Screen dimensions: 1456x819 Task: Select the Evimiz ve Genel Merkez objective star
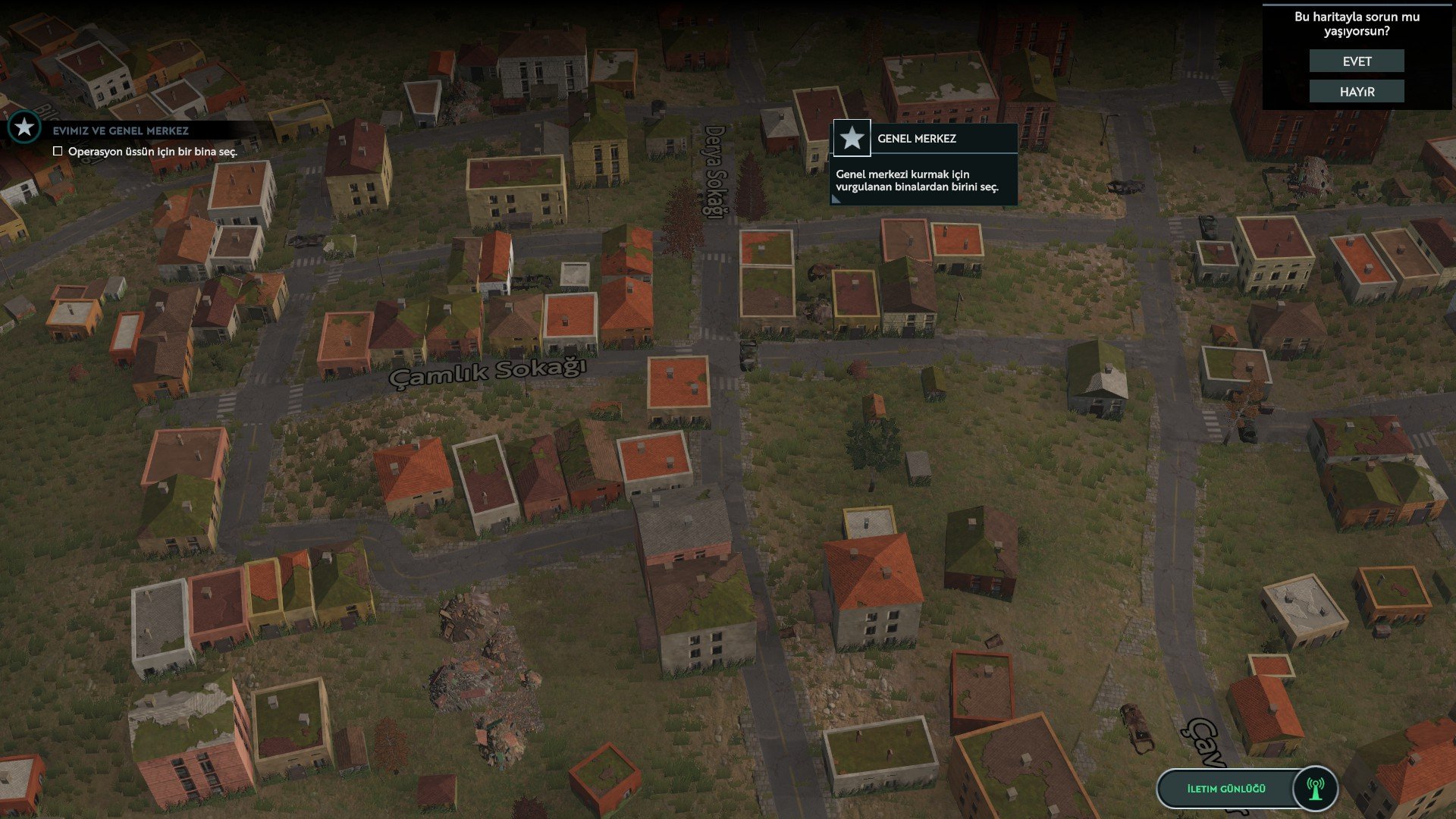(24, 127)
